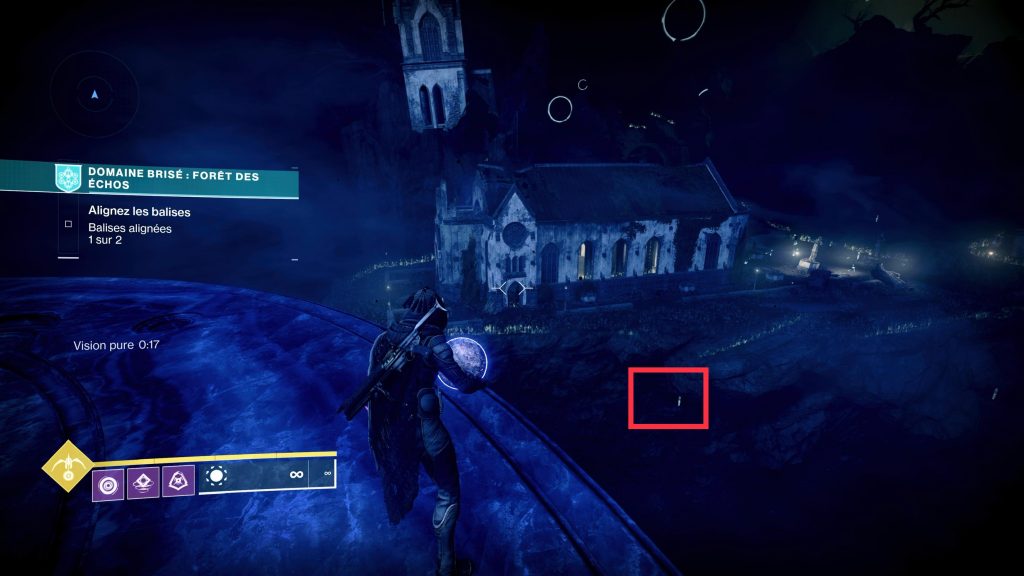Select the teal activity emblem icon
The width and height of the screenshot is (1024, 576).
pyautogui.click(x=68, y=179)
